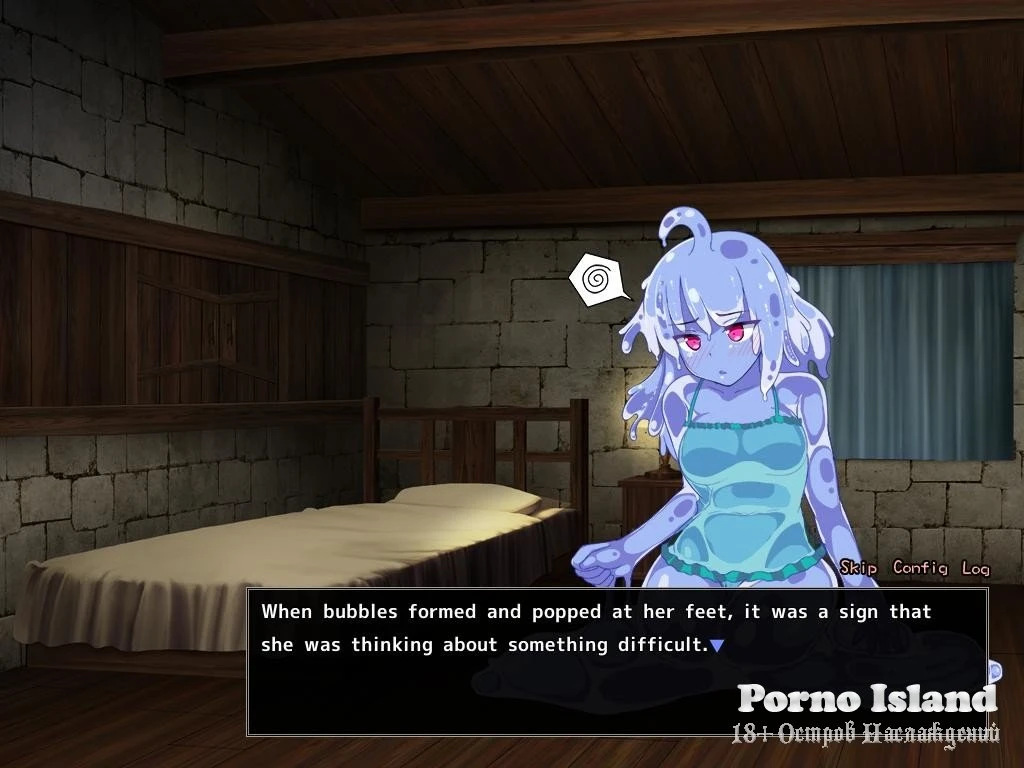The height and width of the screenshot is (768, 1024).
Task: Skip the dialogue with the Skip button
Action: click(x=858, y=568)
